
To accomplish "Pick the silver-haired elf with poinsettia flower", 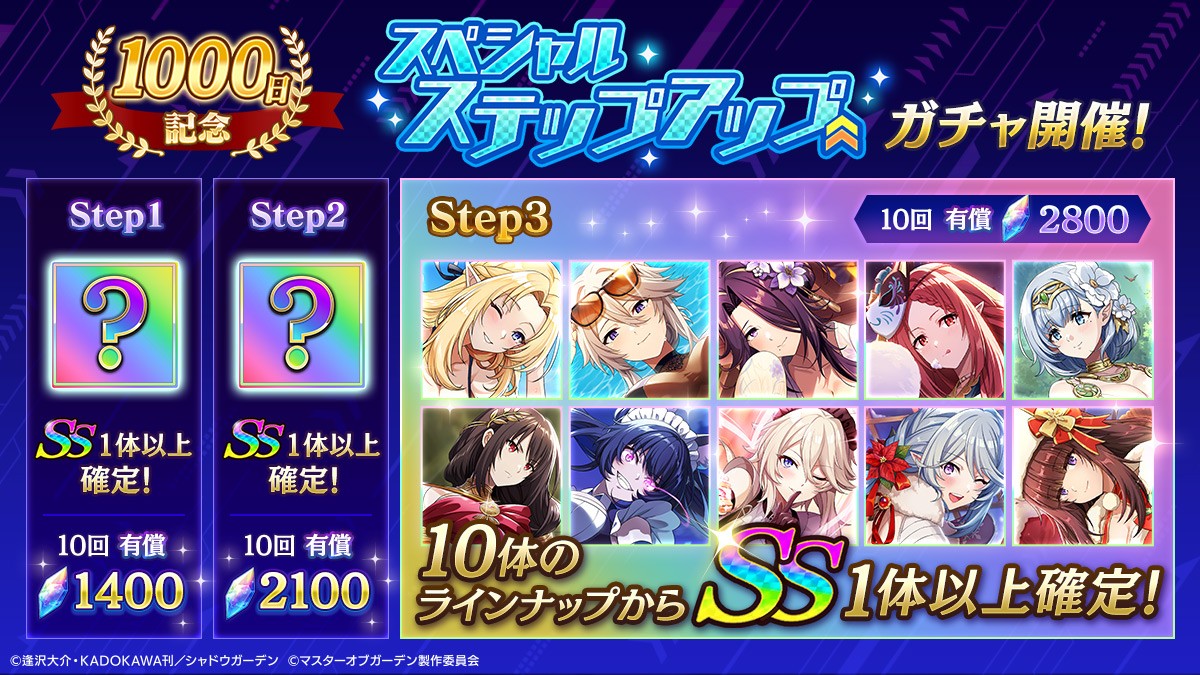I will tap(935, 472).
